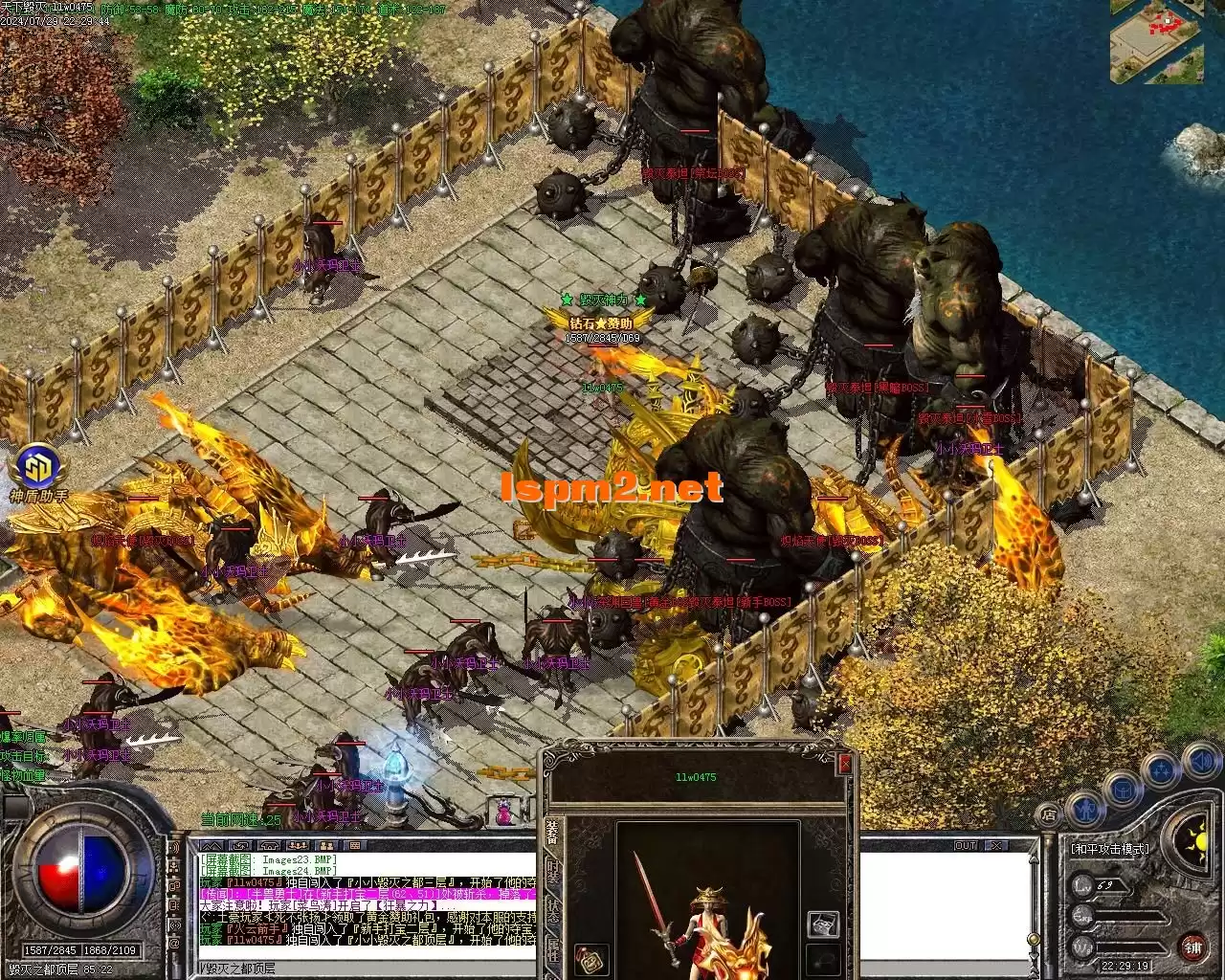
Task: Close the chat window with X
Action: tap(996, 845)
